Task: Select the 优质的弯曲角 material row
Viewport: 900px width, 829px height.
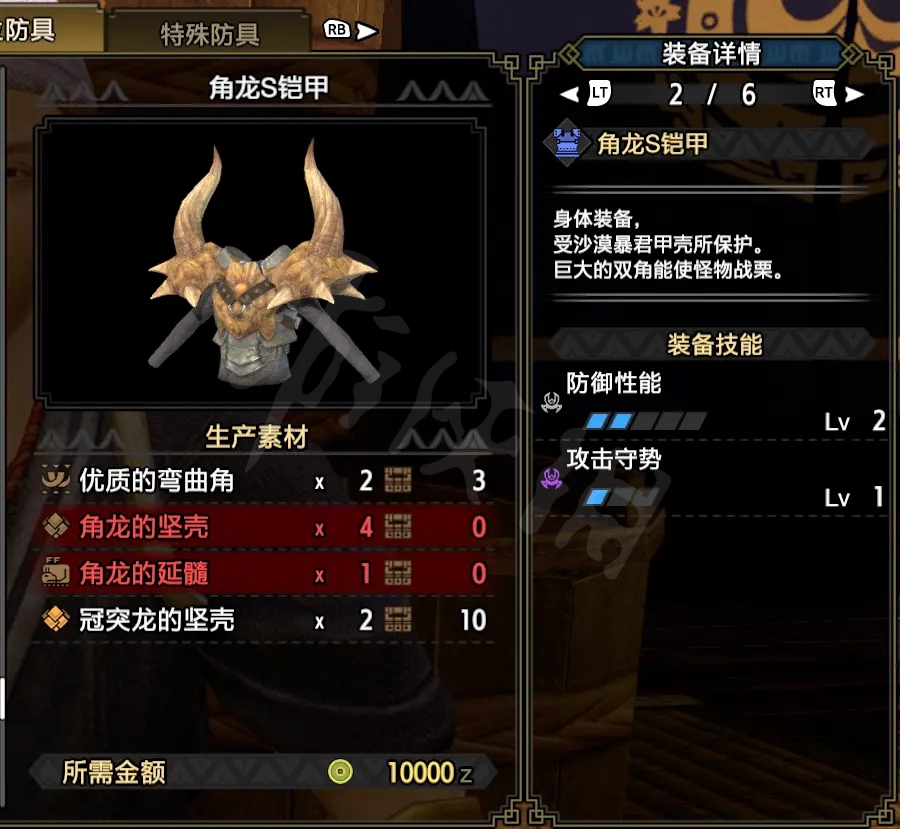Action: [x=265, y=480]
